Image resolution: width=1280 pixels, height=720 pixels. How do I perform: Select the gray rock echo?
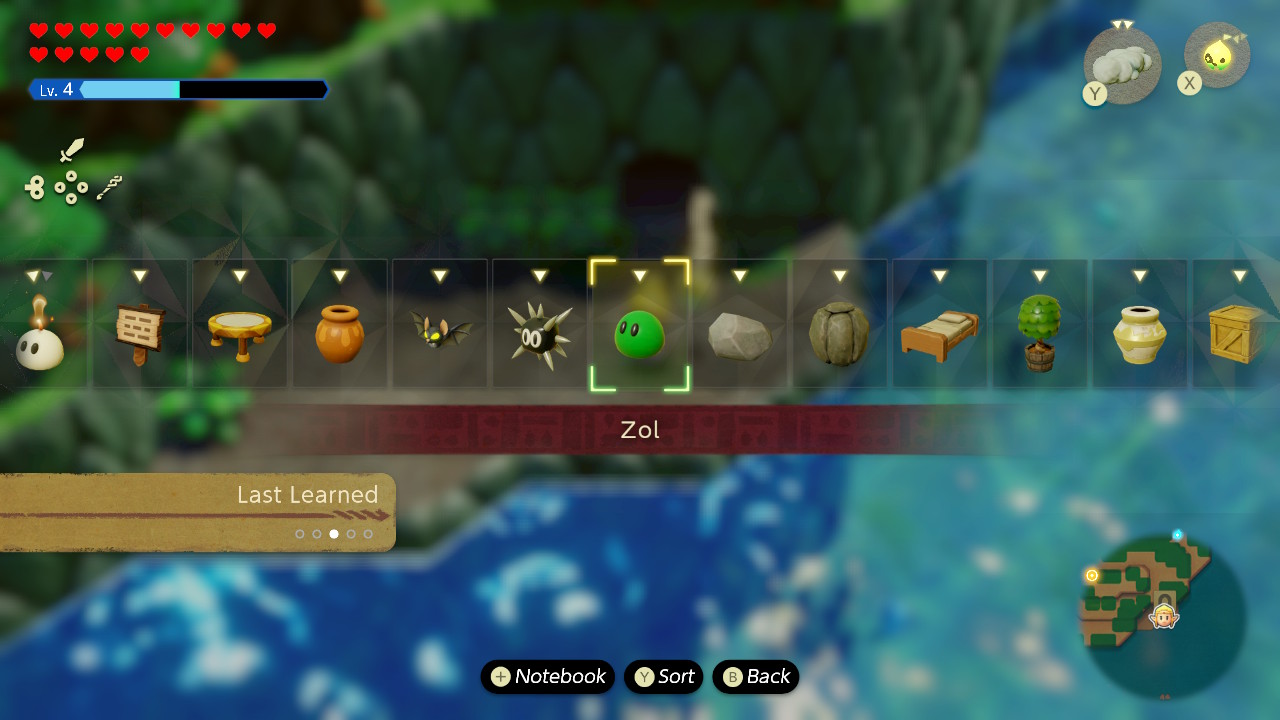click(740, 337)
